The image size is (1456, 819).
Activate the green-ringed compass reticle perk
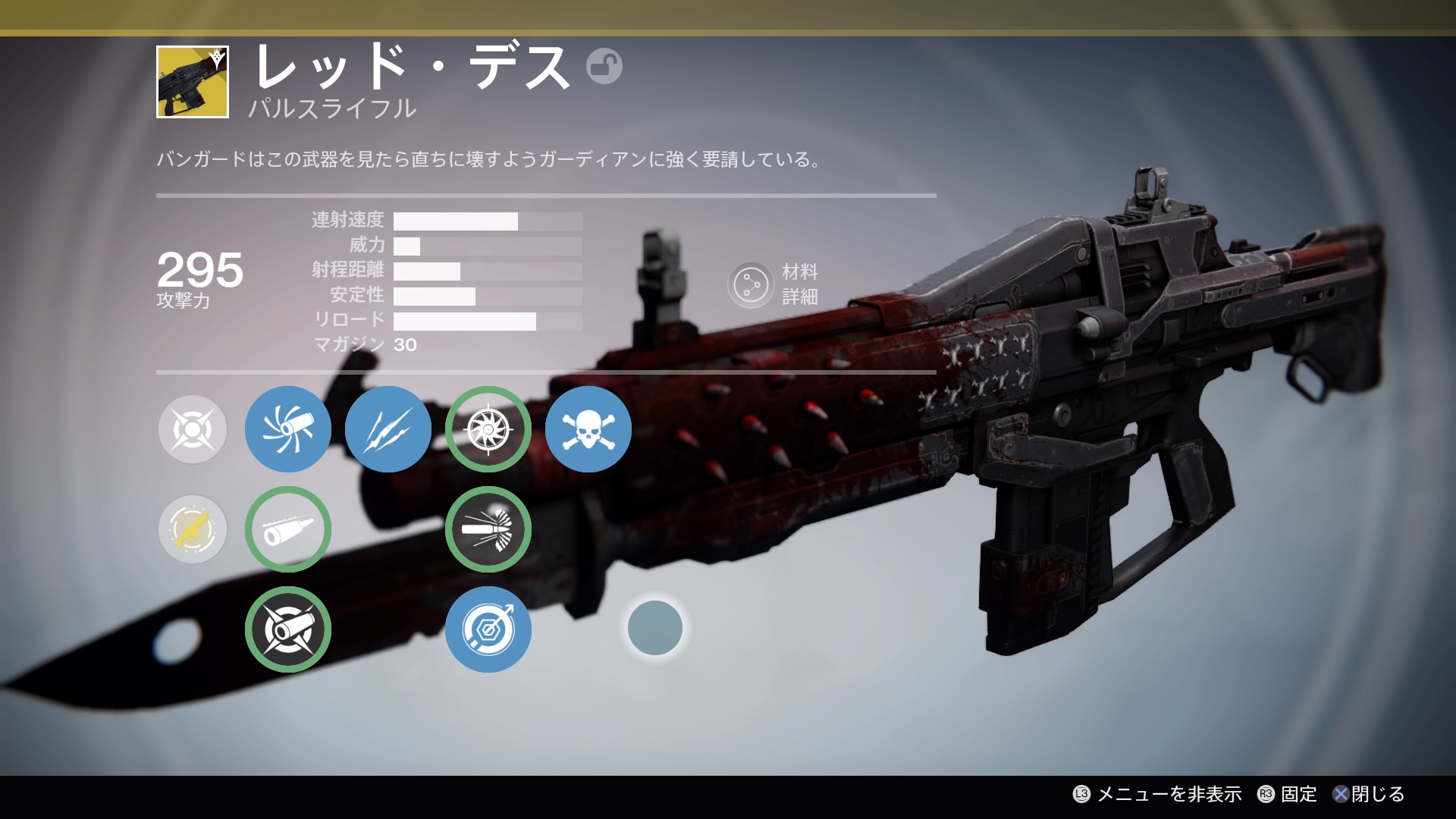(488, 429)
